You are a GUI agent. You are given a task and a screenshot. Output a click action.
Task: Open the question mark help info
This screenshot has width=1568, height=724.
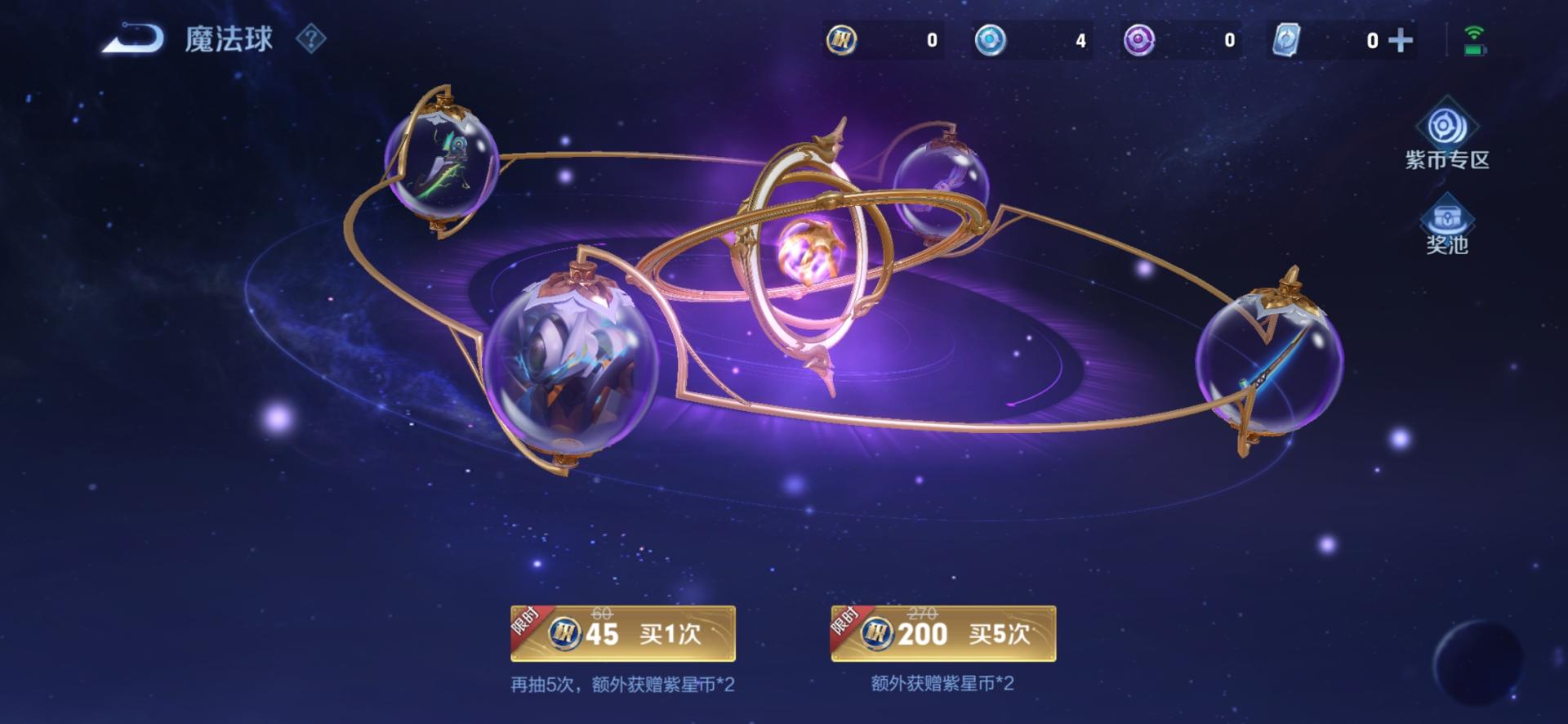pos(310,38)
